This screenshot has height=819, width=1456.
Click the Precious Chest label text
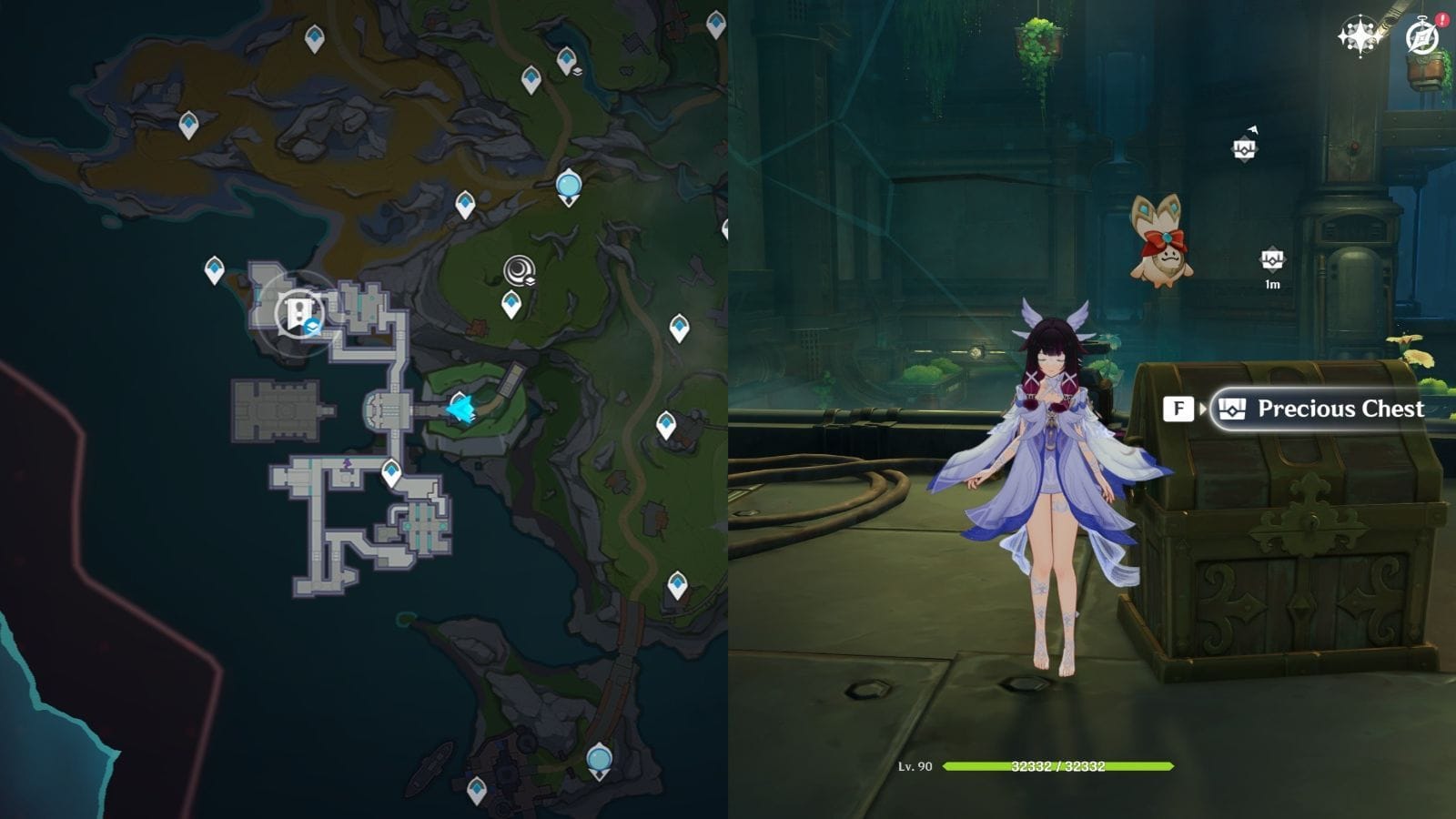tap(1340, 409)
